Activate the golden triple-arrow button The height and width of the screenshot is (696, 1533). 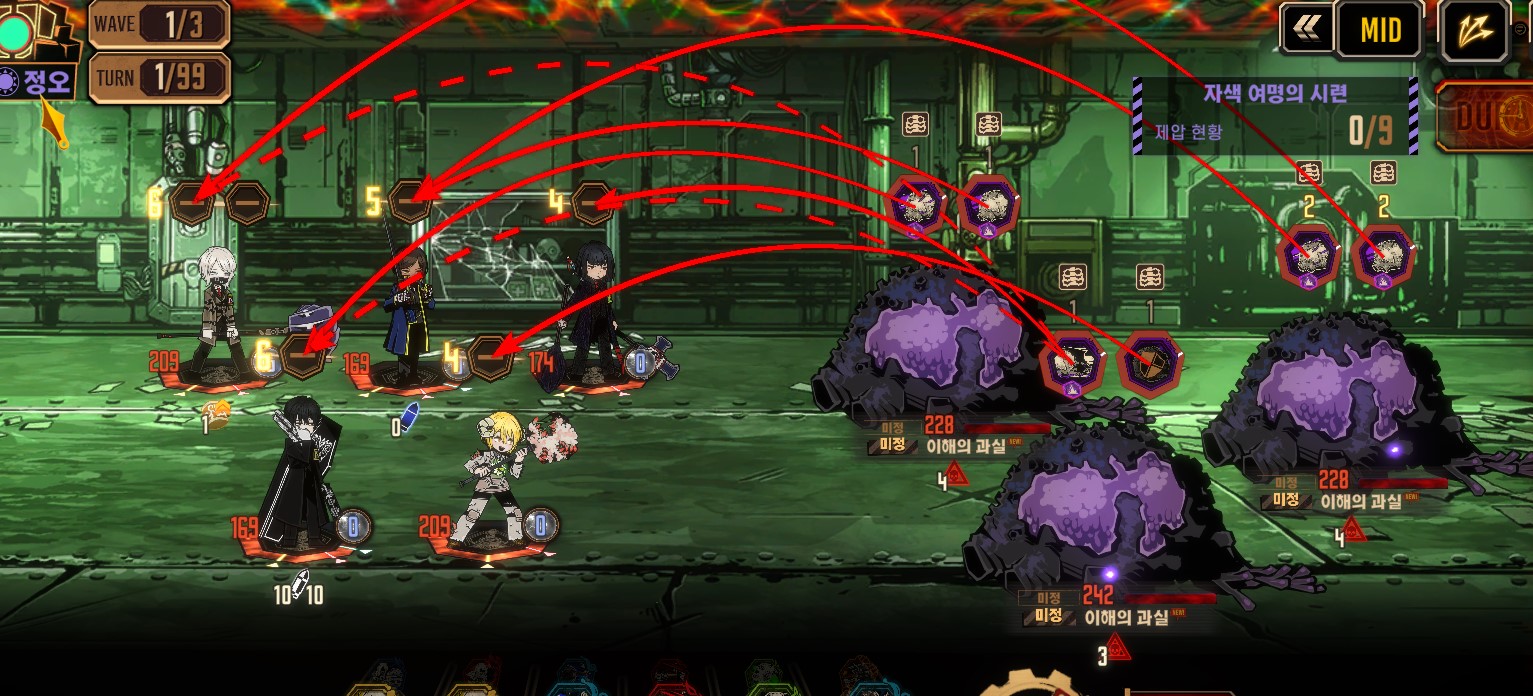1474,31
